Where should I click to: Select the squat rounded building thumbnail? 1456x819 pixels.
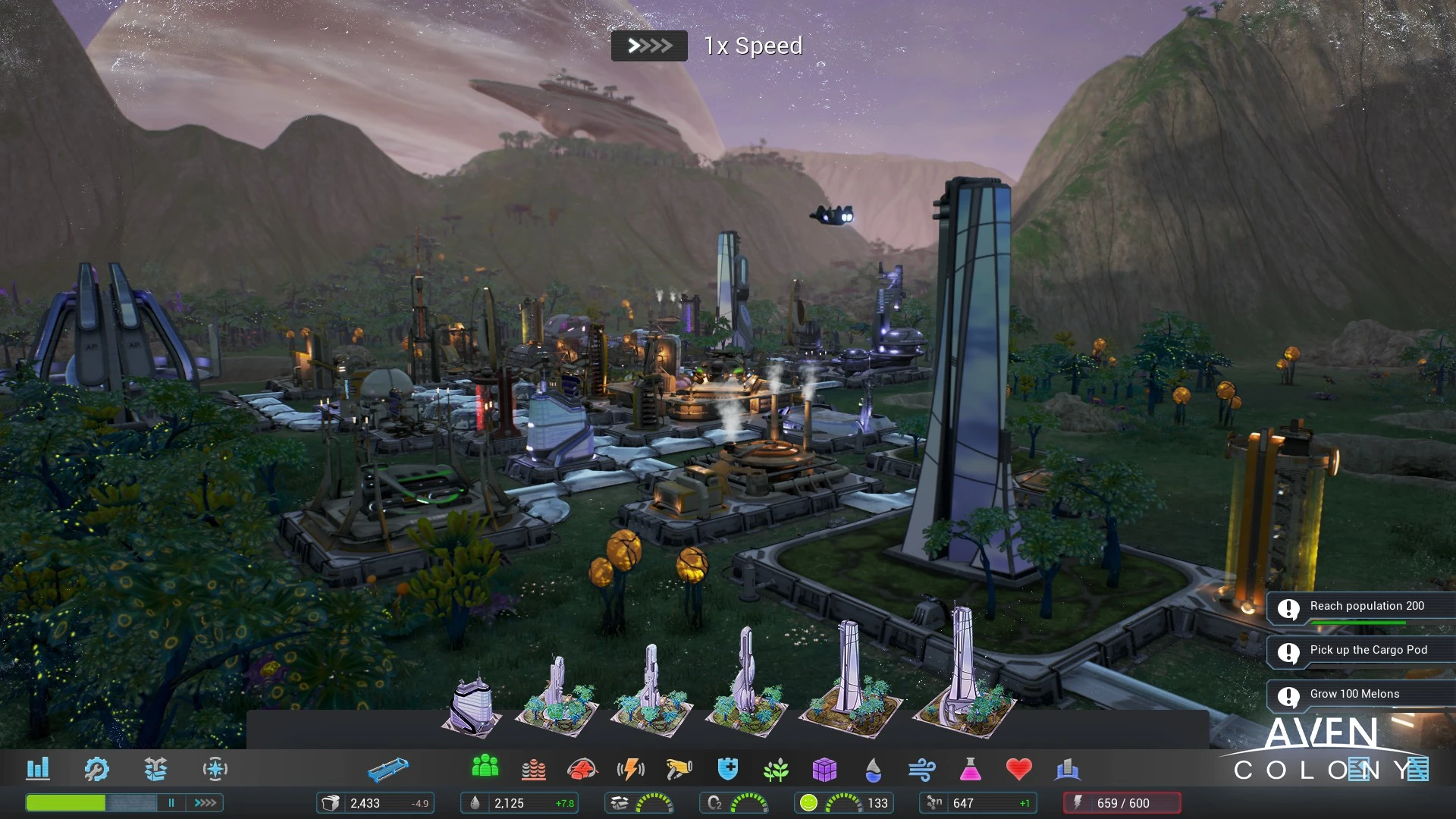472,707
